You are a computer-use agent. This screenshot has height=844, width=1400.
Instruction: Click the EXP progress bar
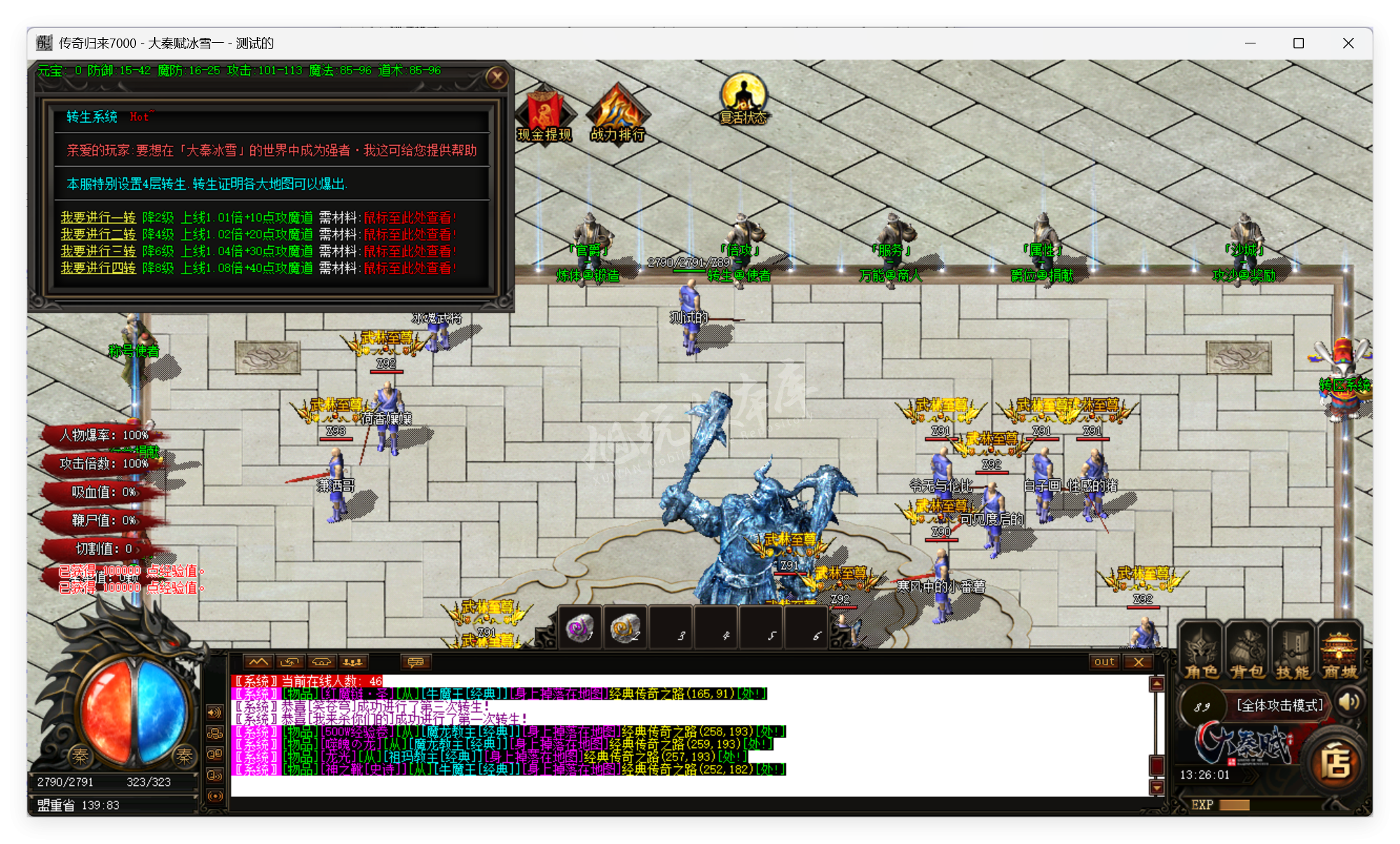[x=1268, y=805]
